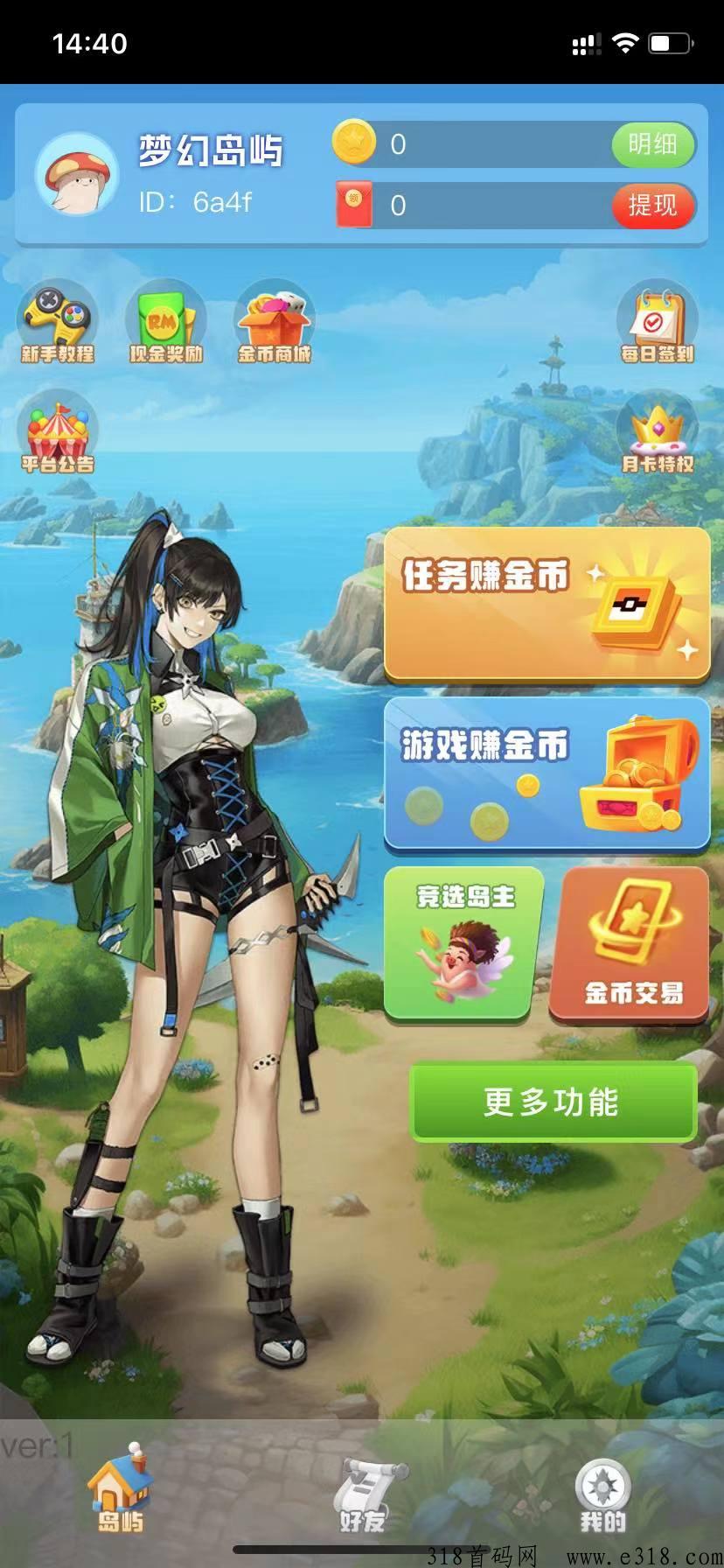Select the 任务赚金币 task earnings banner
The width and height of the screenshot is (724, 1568).
tap(546, 604)
